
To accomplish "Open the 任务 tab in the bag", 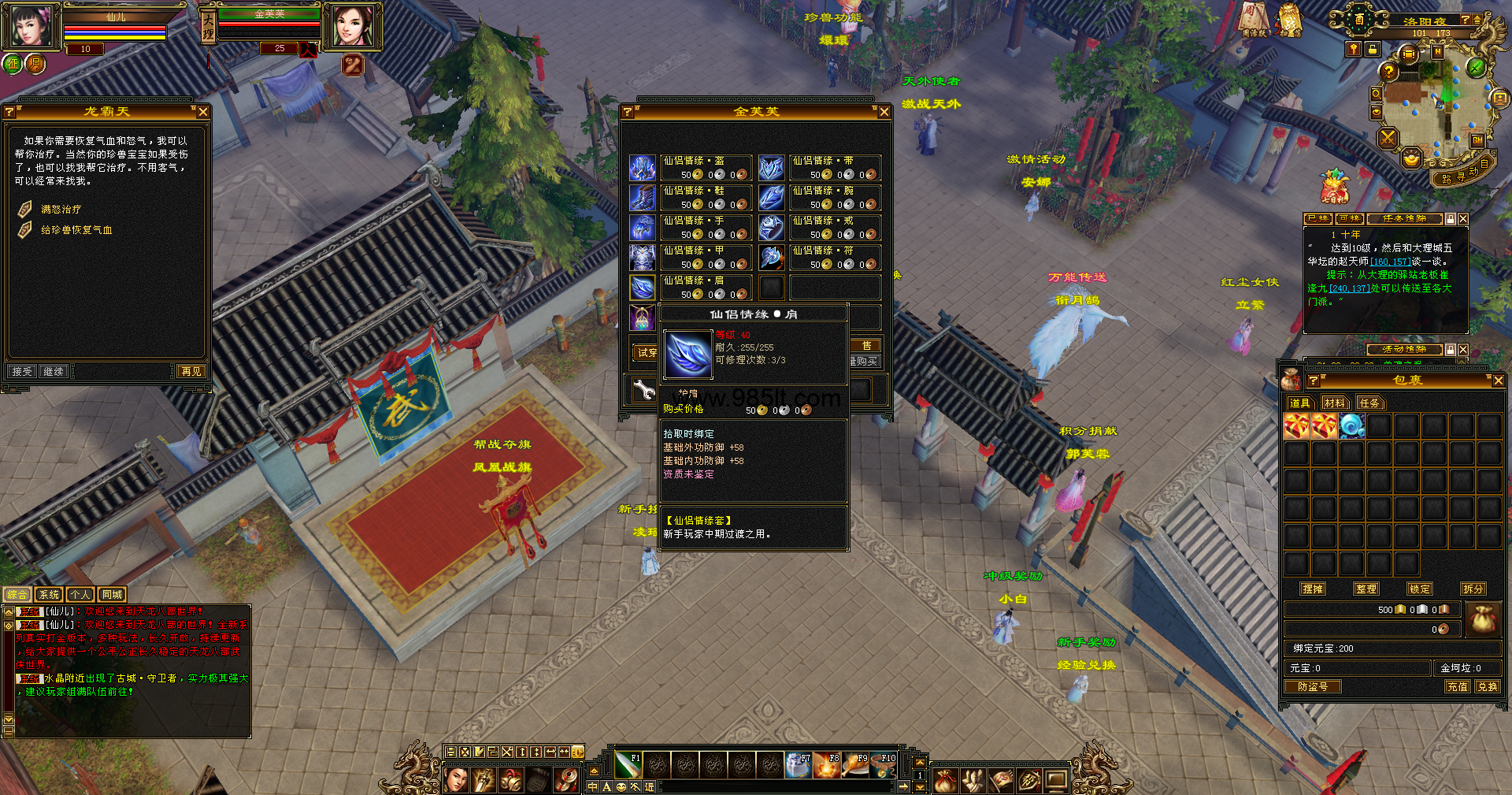I will pyautogui.click(x=1369, y=403).
